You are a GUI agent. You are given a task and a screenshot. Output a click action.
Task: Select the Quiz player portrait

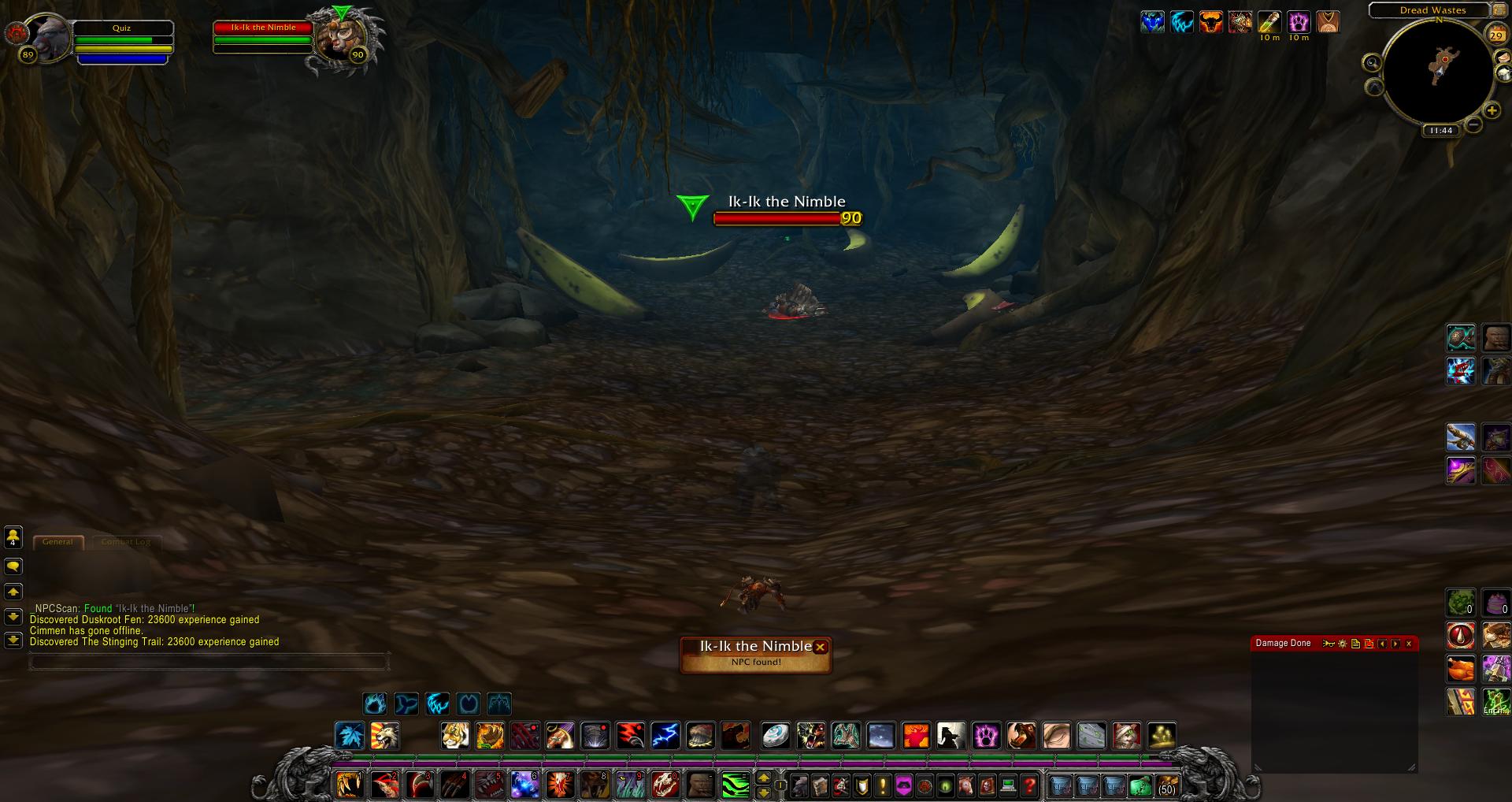coord(49,39)
